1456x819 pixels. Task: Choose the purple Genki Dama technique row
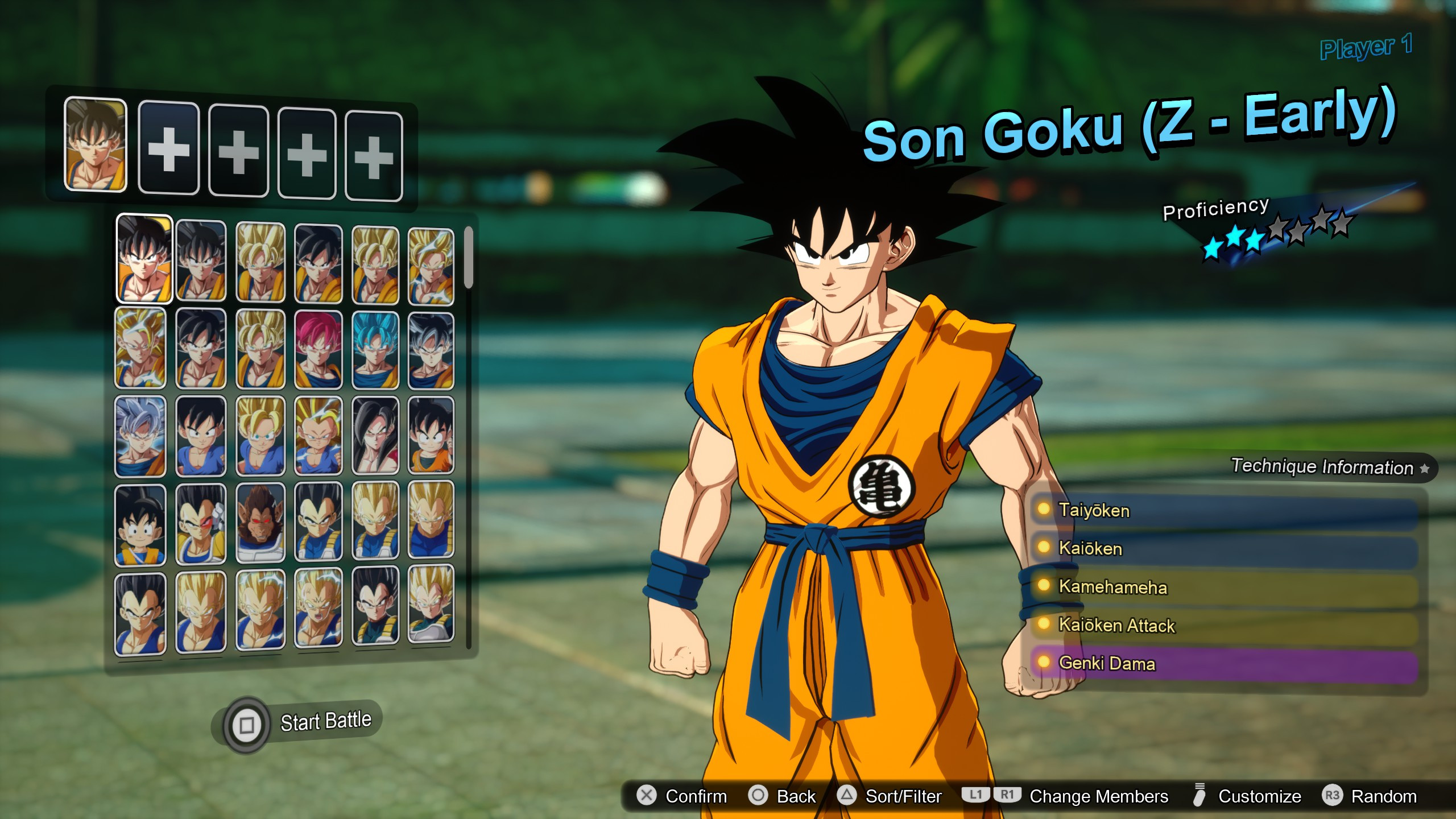pos(1223,664)
